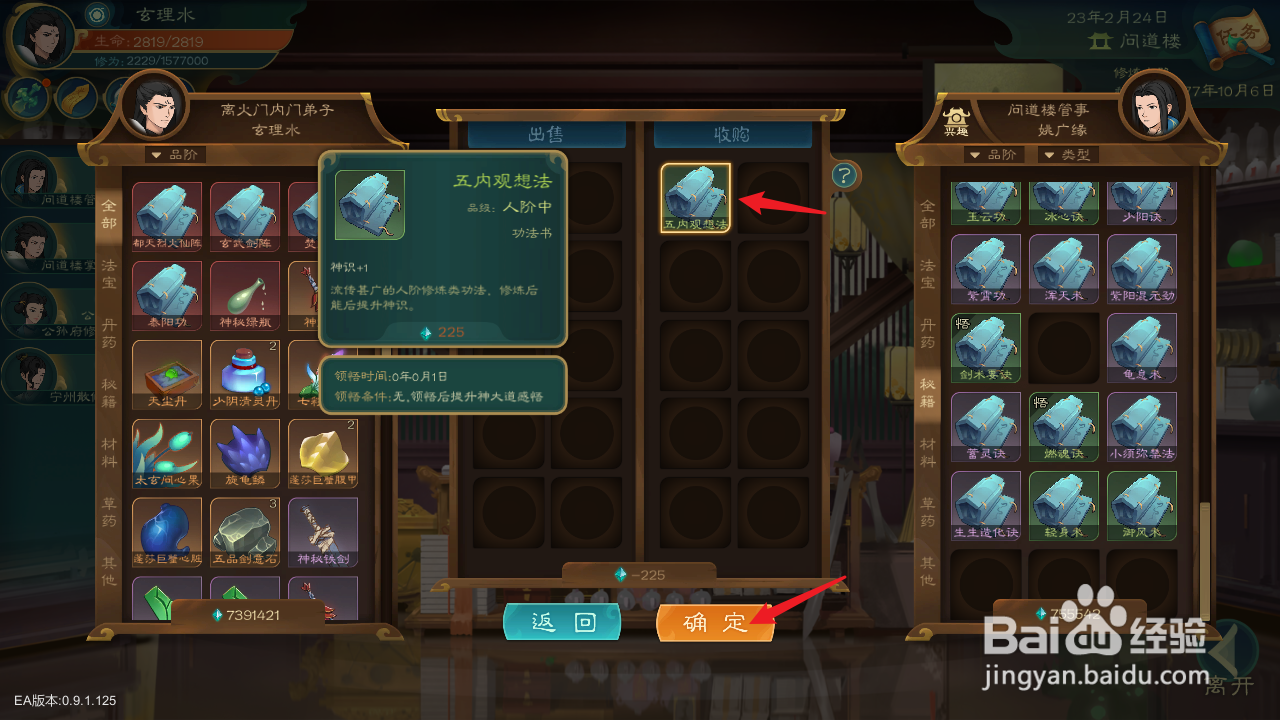Select the 旋电鳞 material item
1280x720 pixels.
click(x=244, y=452)
